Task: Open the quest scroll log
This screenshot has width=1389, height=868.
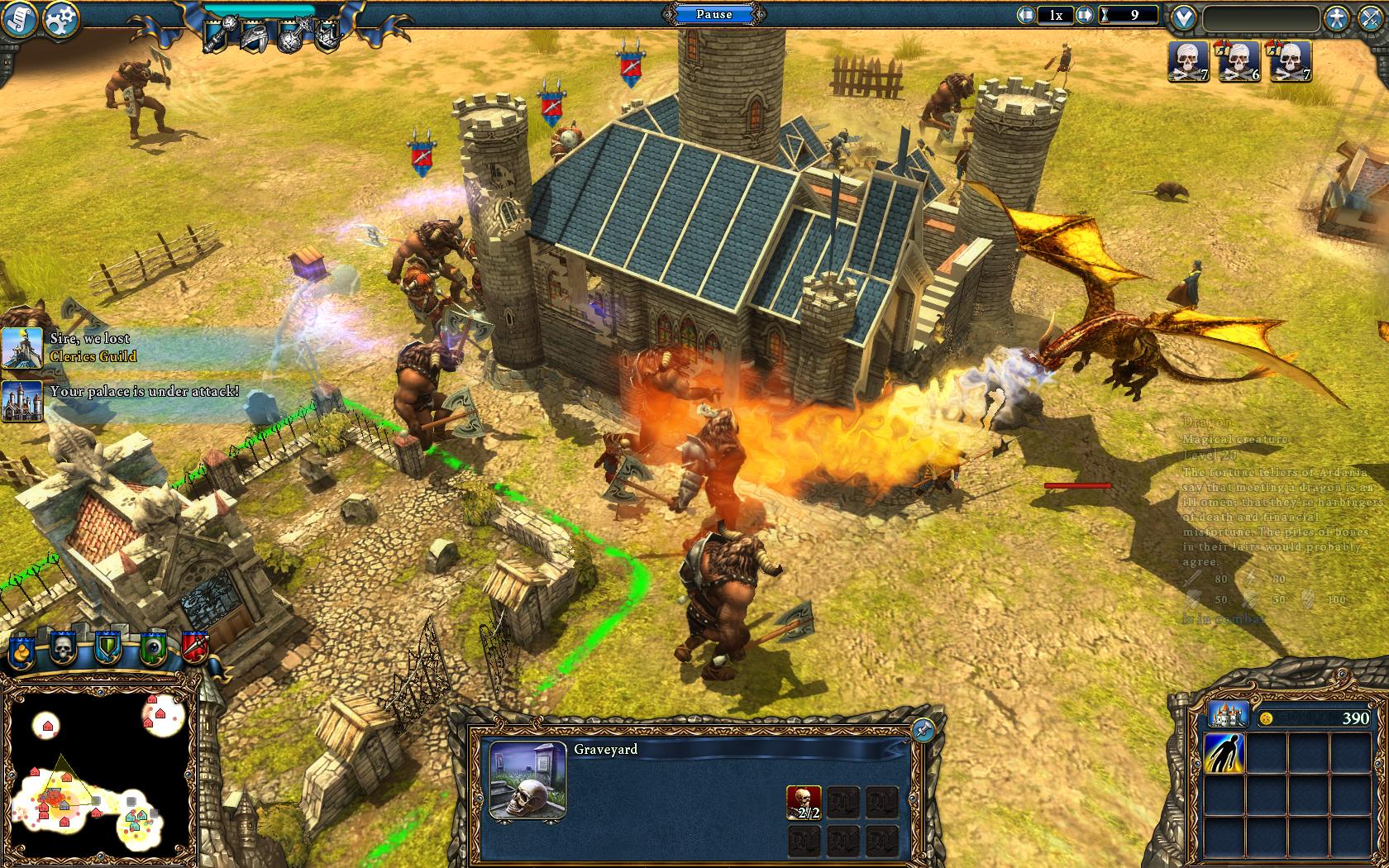Action: pos(19,20)
